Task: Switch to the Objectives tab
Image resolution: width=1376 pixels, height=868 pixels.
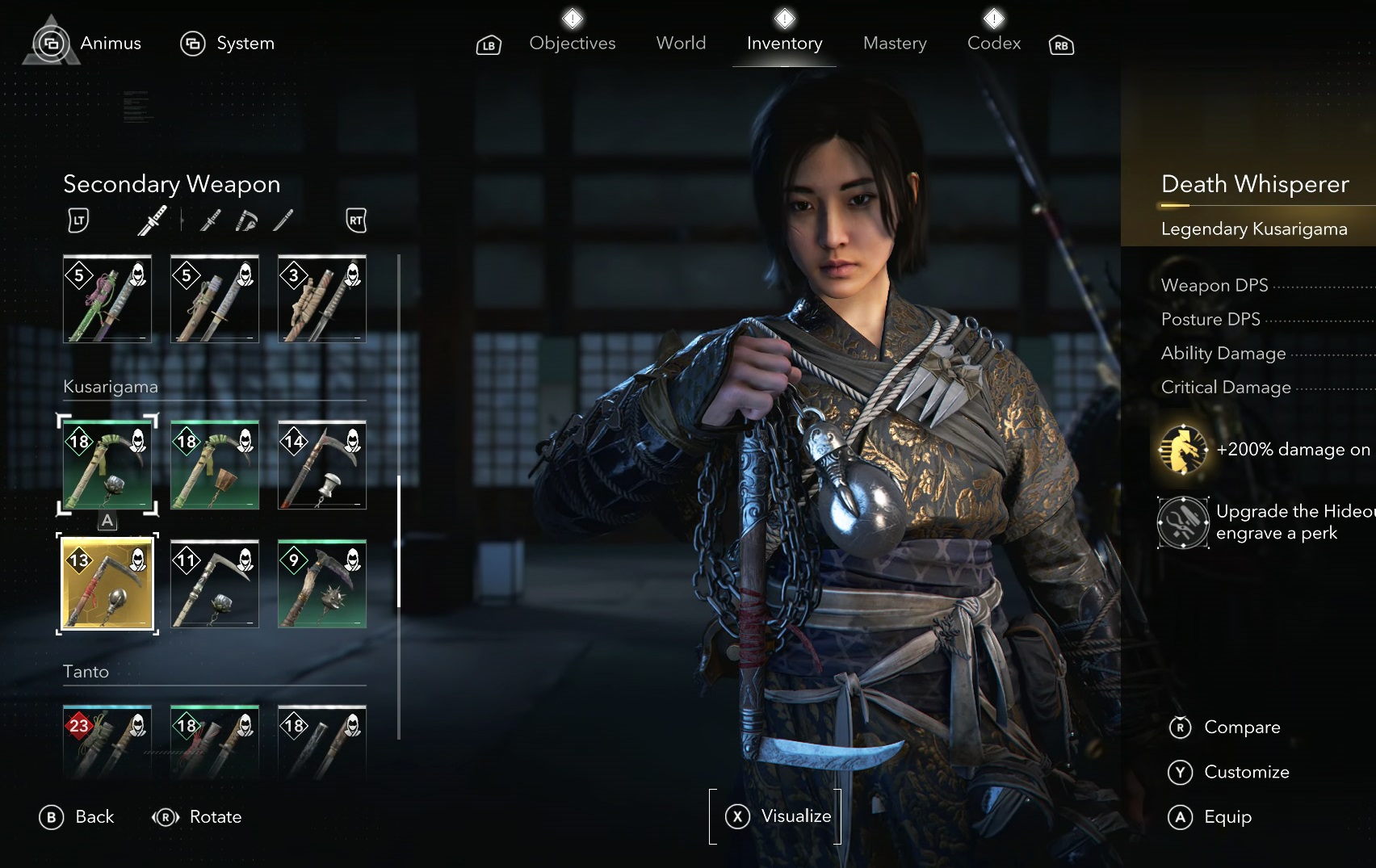Action: (x=572, y=44)
